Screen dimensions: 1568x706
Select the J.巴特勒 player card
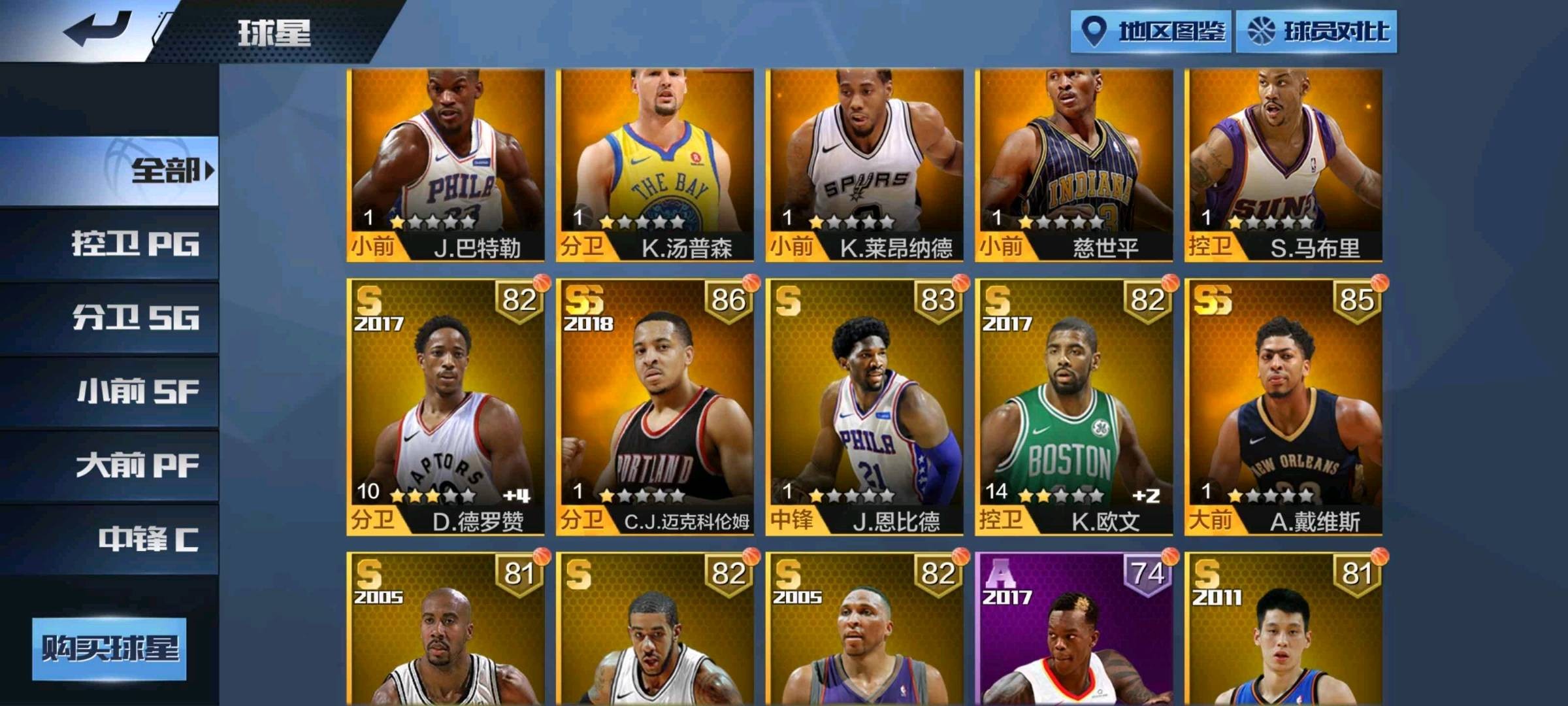coord(446,165)
